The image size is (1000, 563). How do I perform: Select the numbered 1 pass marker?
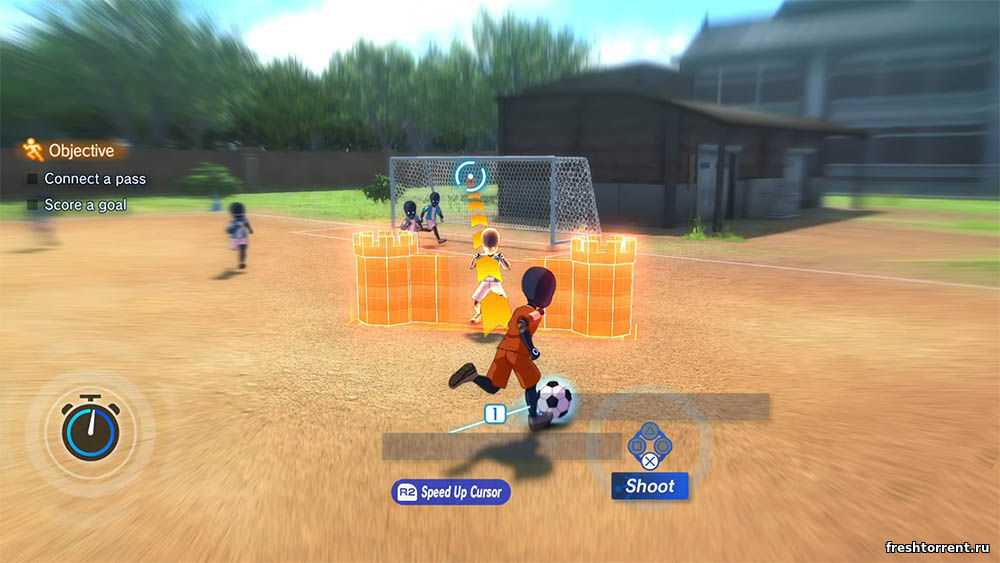pyautogui.click(x=494, y=413)
